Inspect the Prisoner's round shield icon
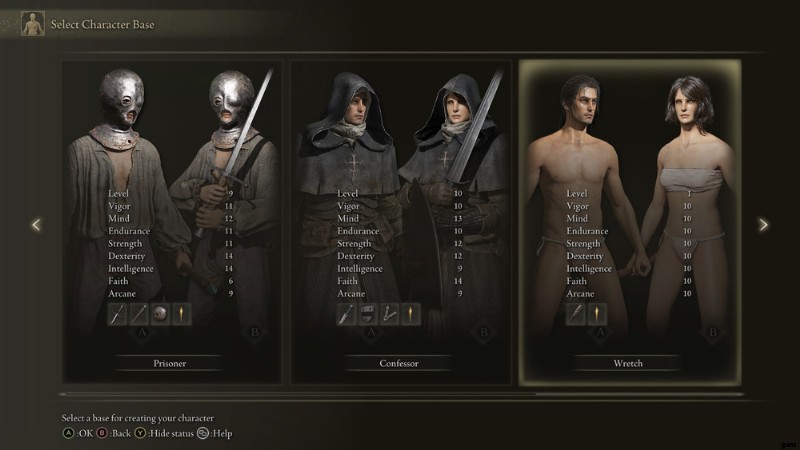This screenshot has height=450, width=800. (160, 315)
